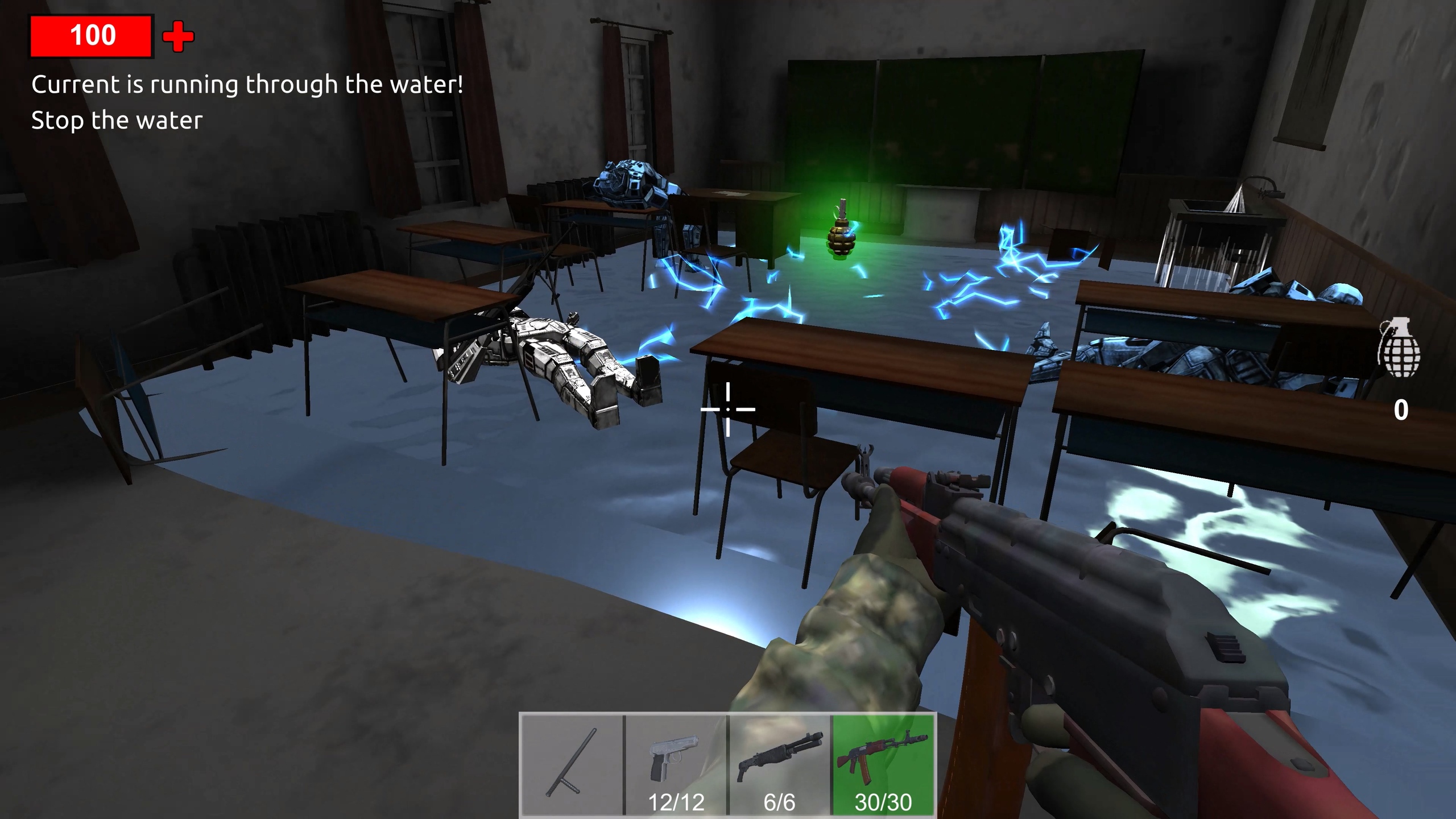Click the red medical cross icon
The height and width of the screenshot is (819, 1456).
point(177,37)
